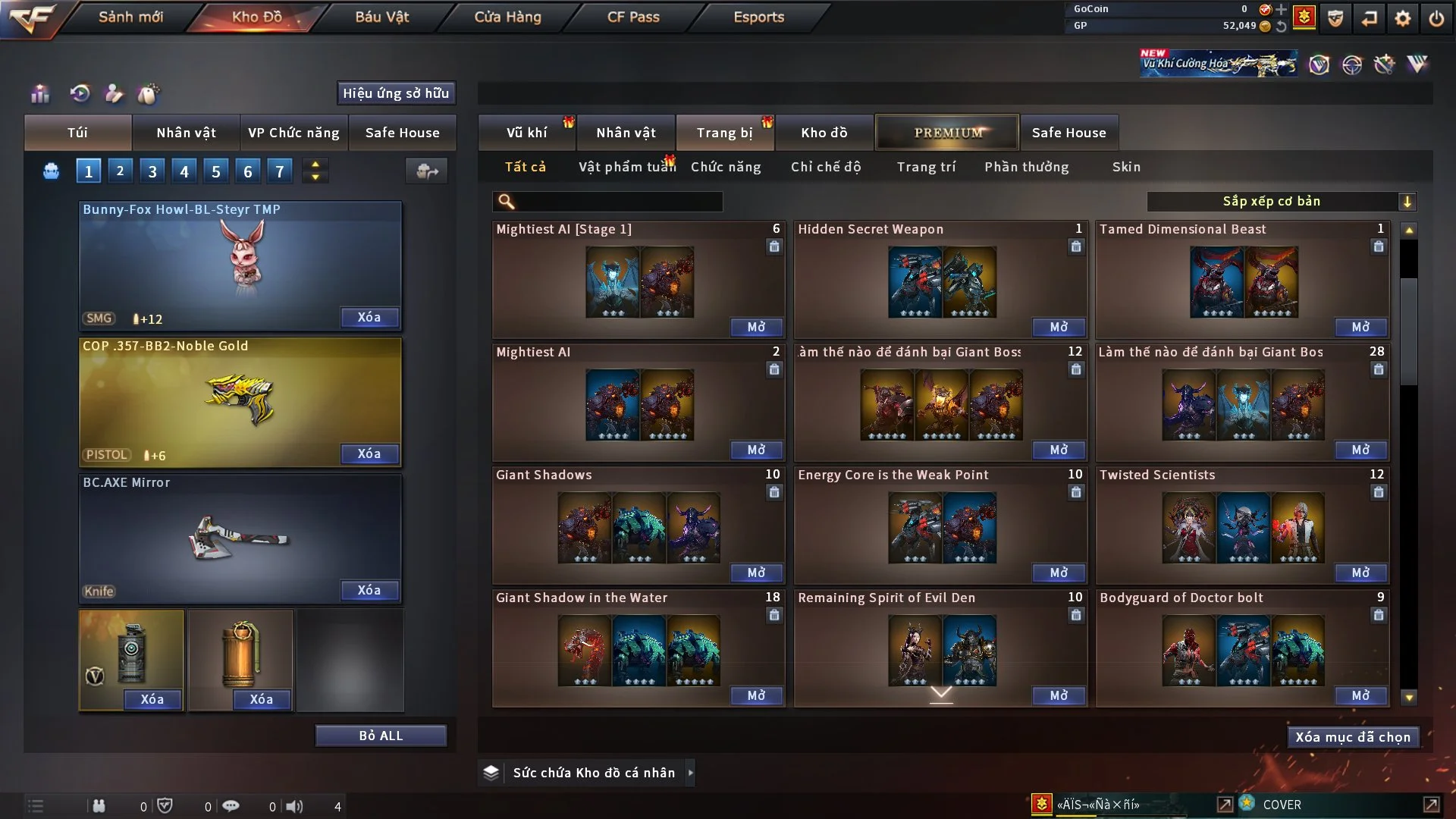Open the CF Pass menu
Image resolution: width=1456 pixels, height=819 pixels.
[633, 17]
